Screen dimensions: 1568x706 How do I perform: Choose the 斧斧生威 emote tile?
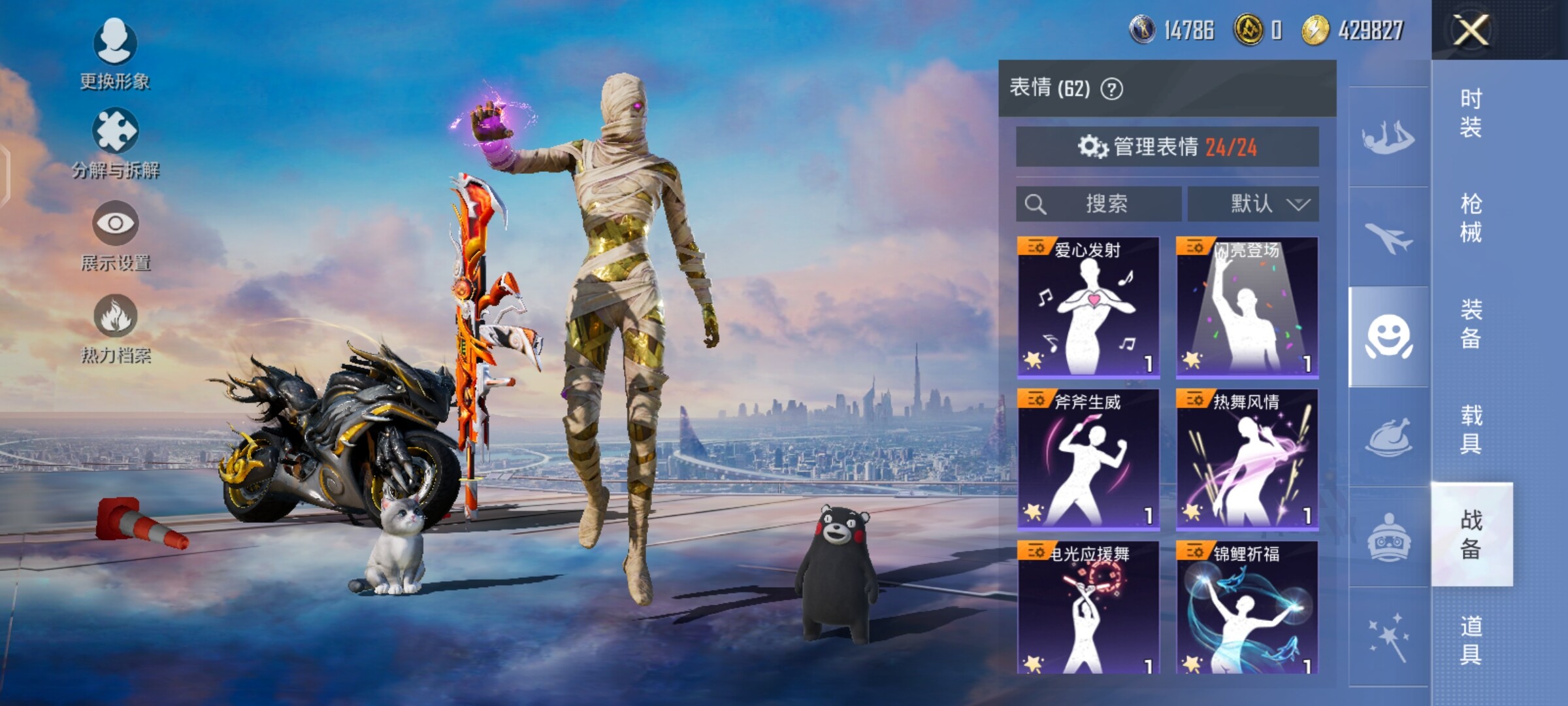[x=1088, y=459]
